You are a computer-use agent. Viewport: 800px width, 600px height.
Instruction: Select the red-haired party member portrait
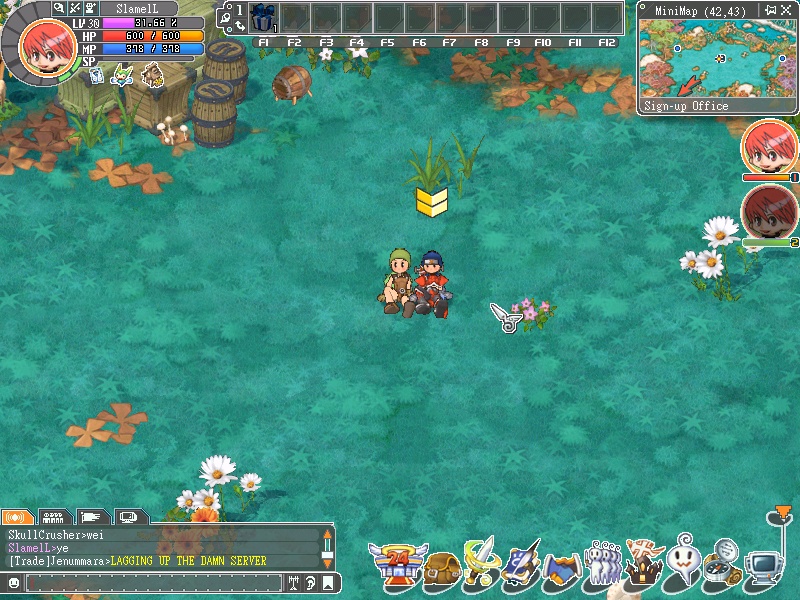767,146
